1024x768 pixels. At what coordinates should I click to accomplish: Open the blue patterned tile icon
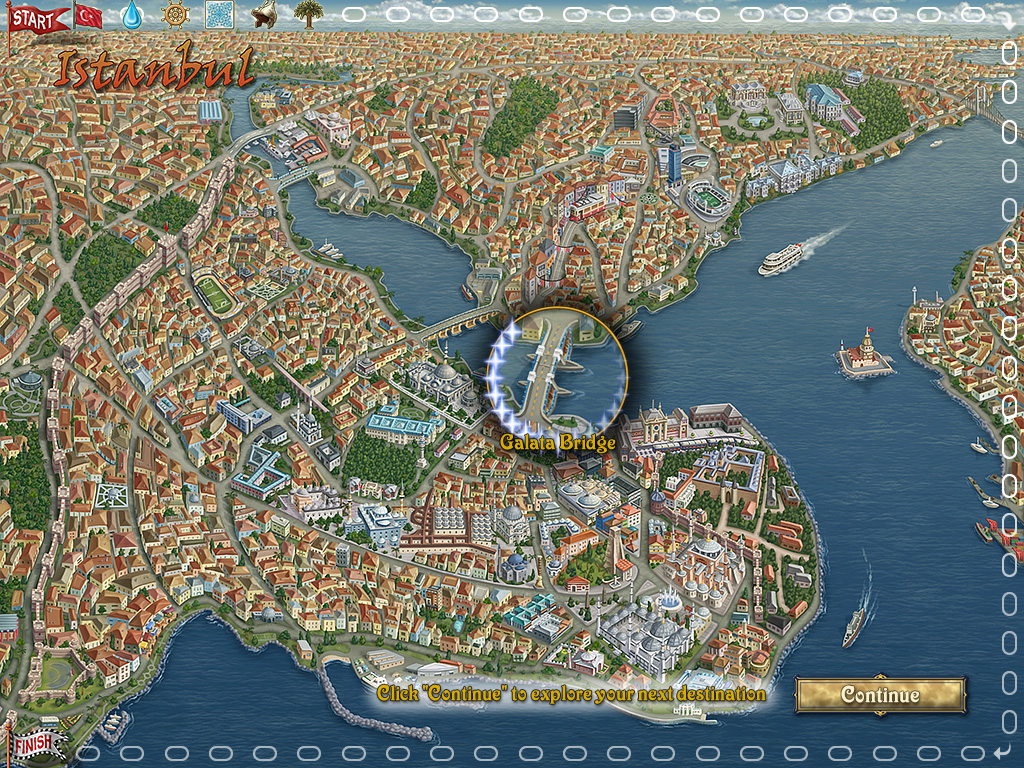pyautogui.click(x=219, y=15)
